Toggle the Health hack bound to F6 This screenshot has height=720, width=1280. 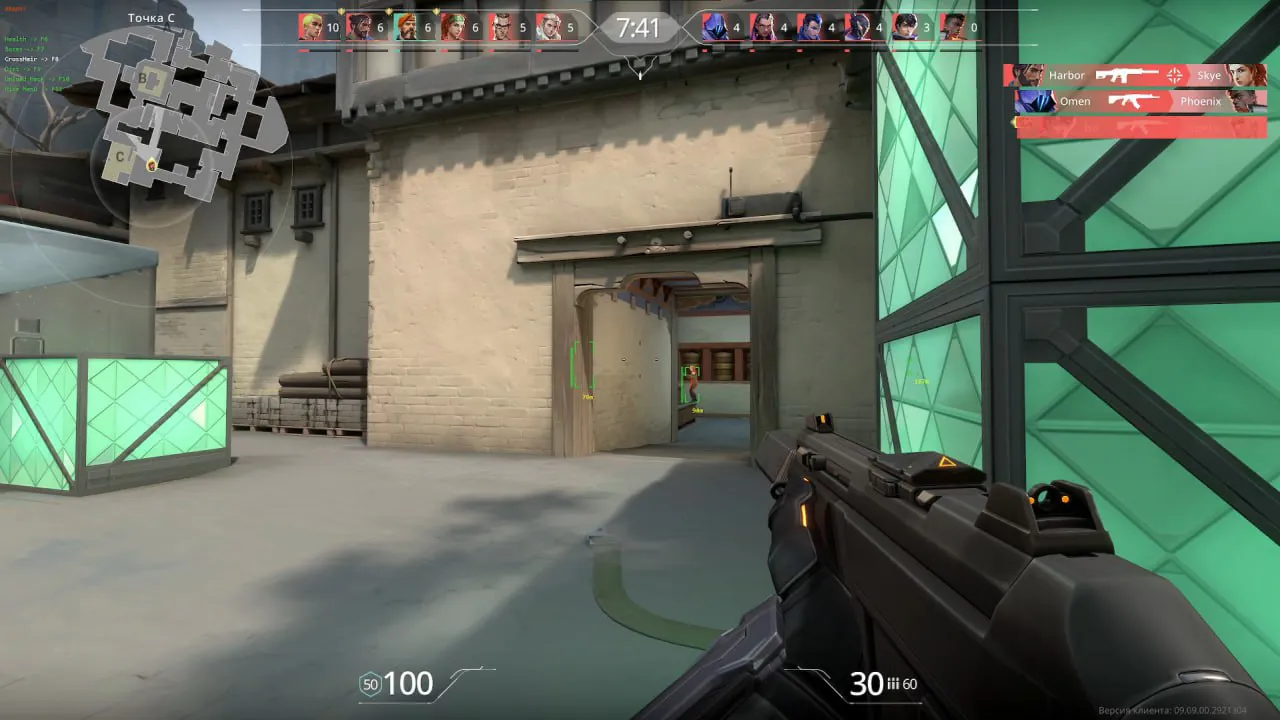[x=26, y=38]
